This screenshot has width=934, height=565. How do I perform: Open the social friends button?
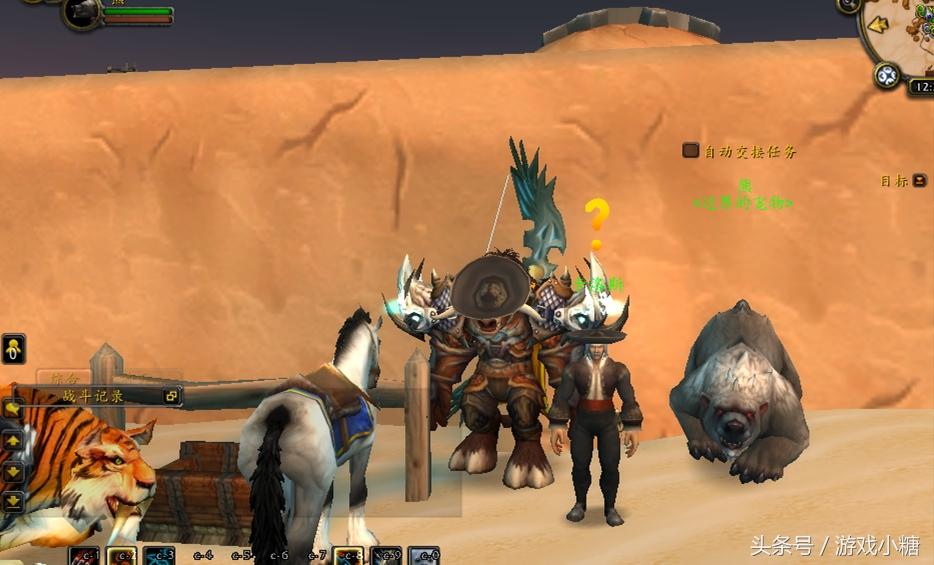(x=13, y=349)
